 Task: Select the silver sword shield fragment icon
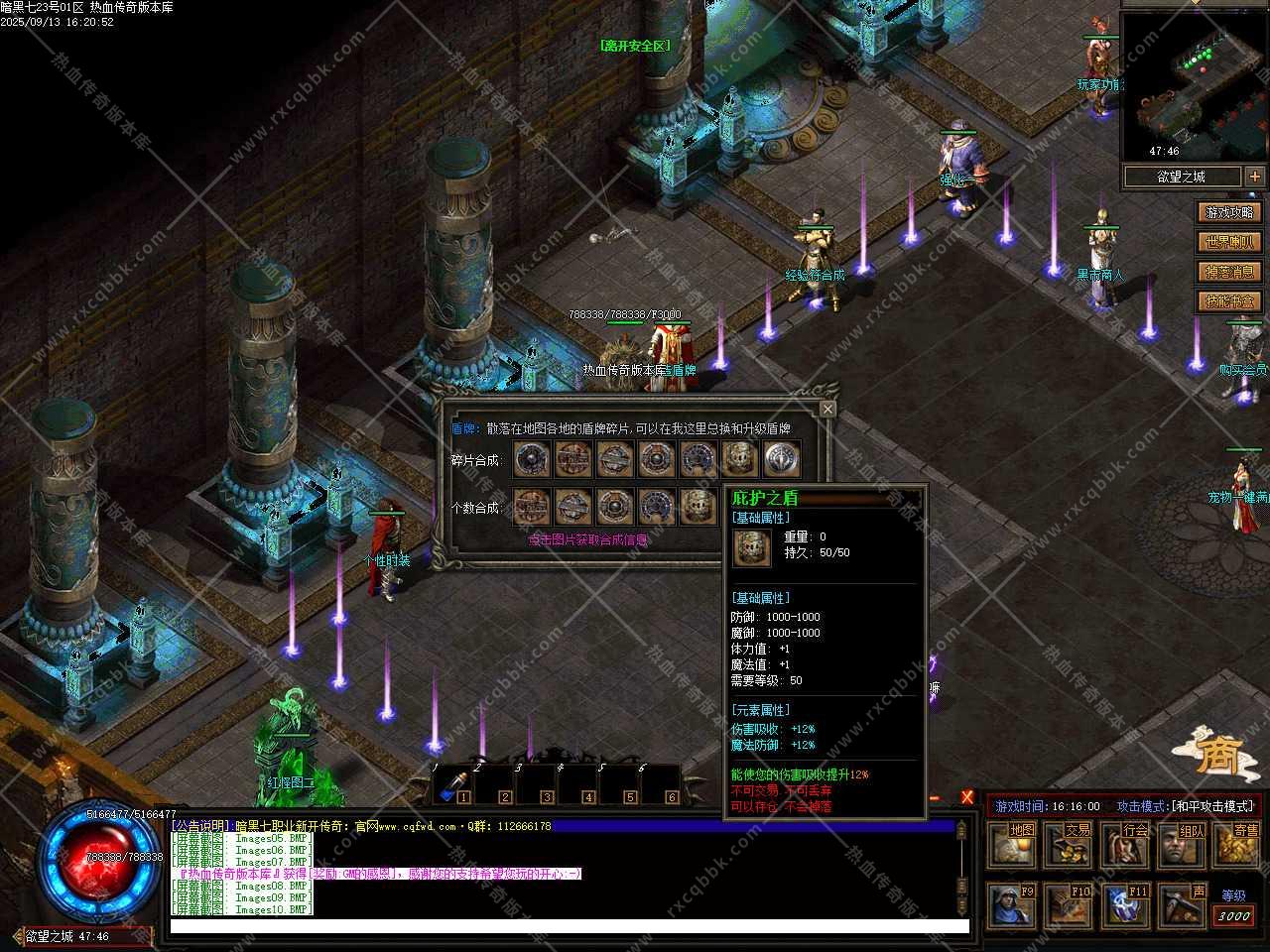pos(782,459)
